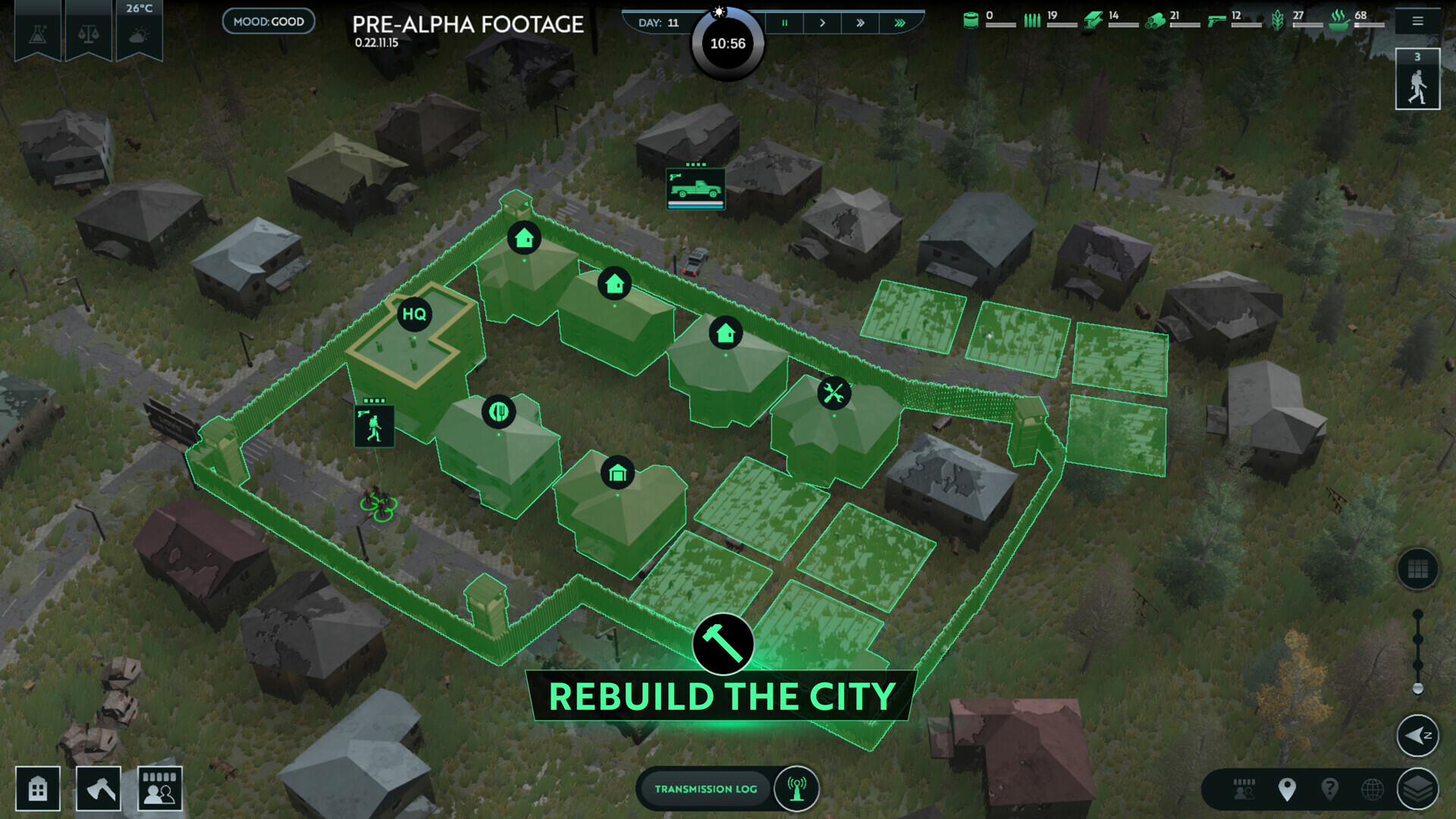Select the axe construction tool in the bottom-left toolbar
This screenshot has height=819, width=1456.
tap(98, 788)
